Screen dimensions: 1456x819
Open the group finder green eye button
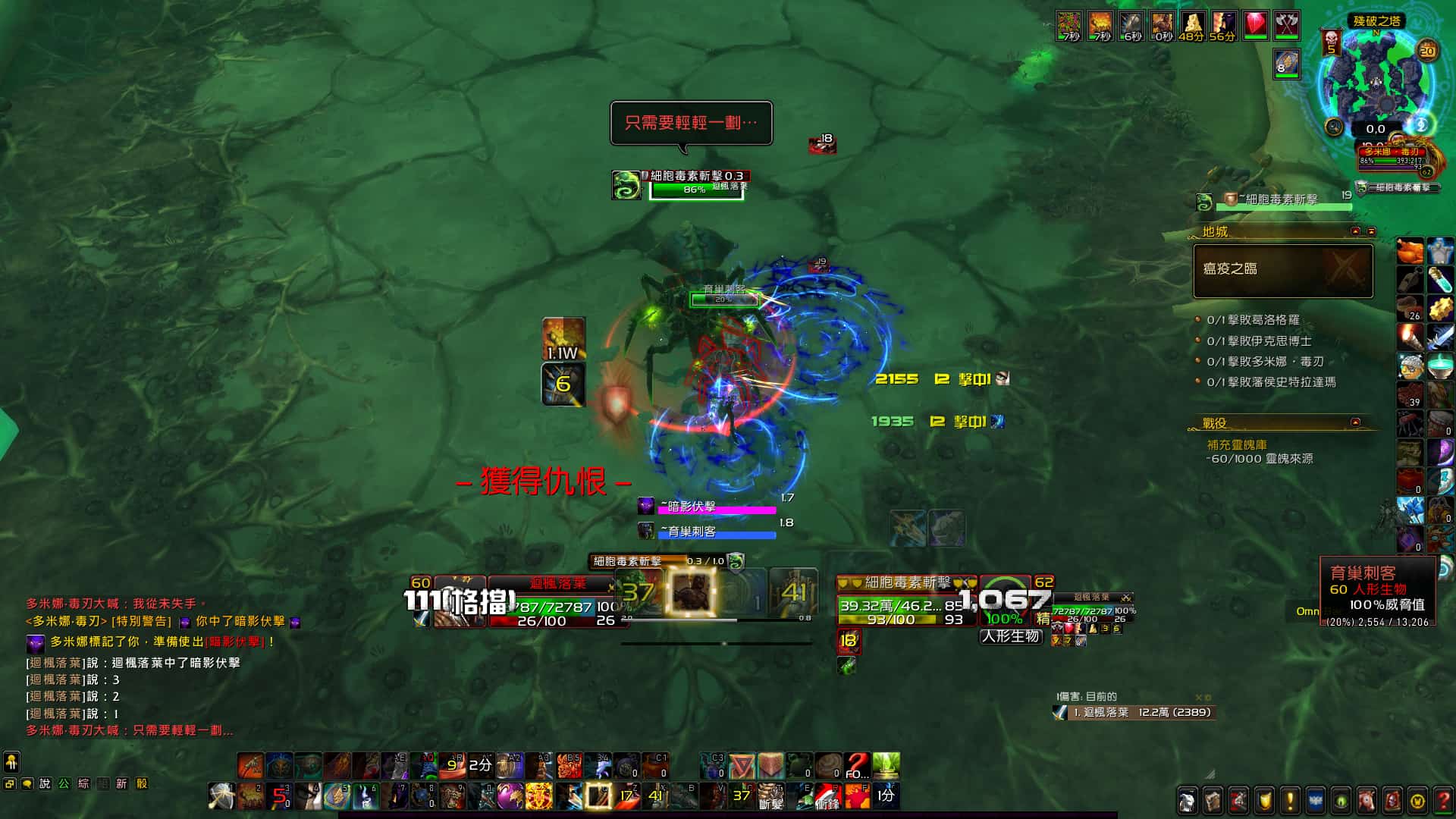pyautogui.click(x=1341, y=800)
